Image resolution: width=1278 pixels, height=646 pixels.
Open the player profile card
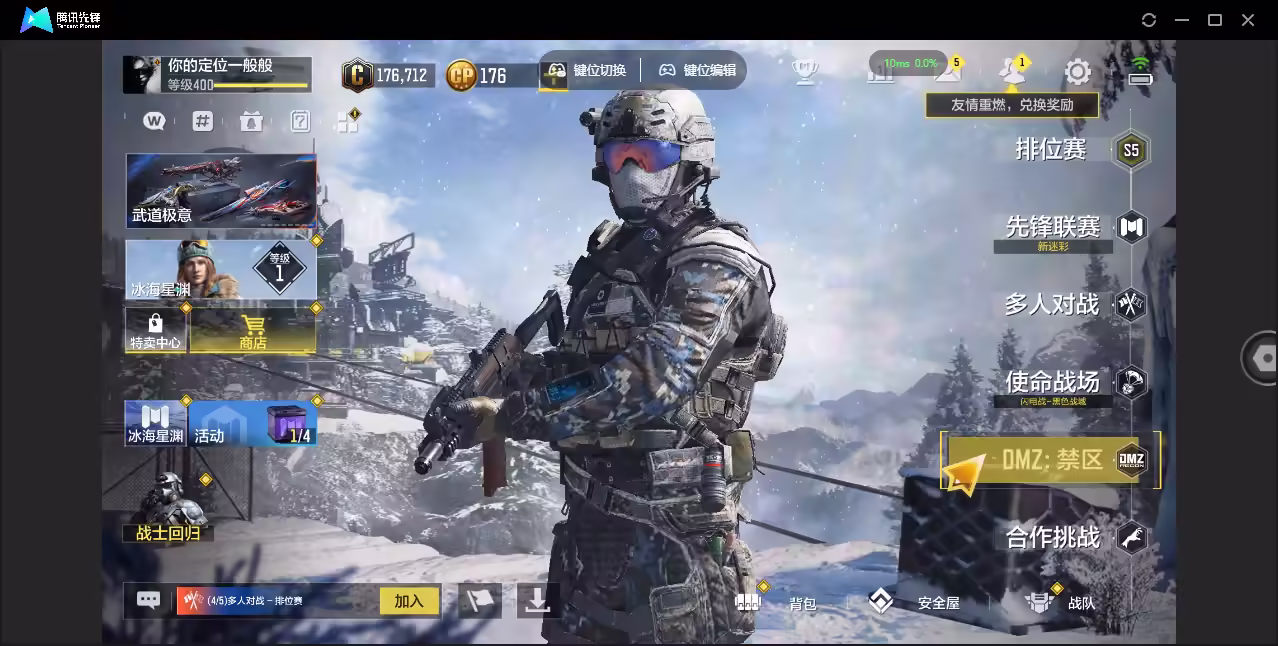pos(217,74)
